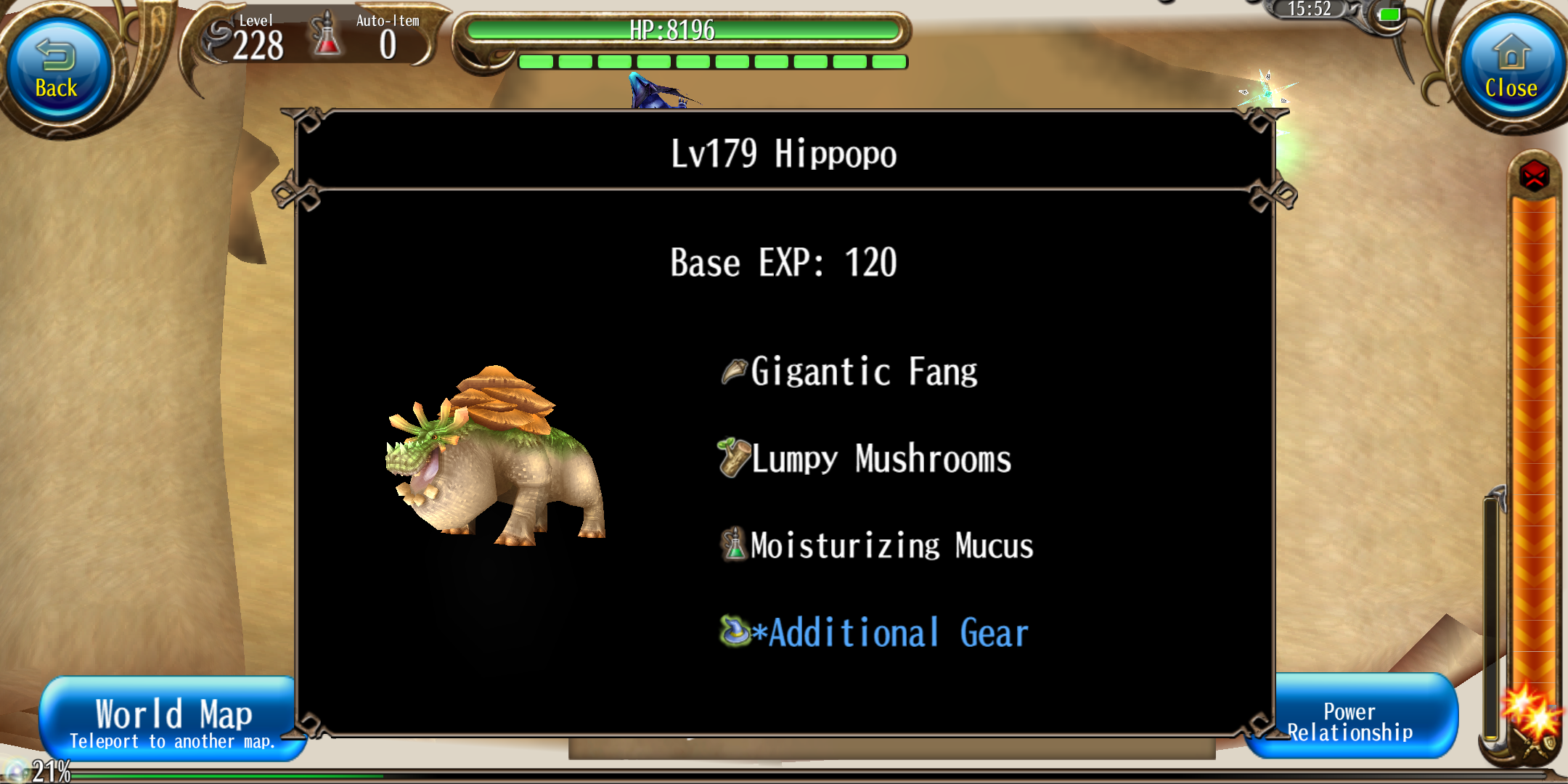This screenshot has width=1568, height=784.
Task: Choose the Moisturizing Mucus drop
Action: 877,546
